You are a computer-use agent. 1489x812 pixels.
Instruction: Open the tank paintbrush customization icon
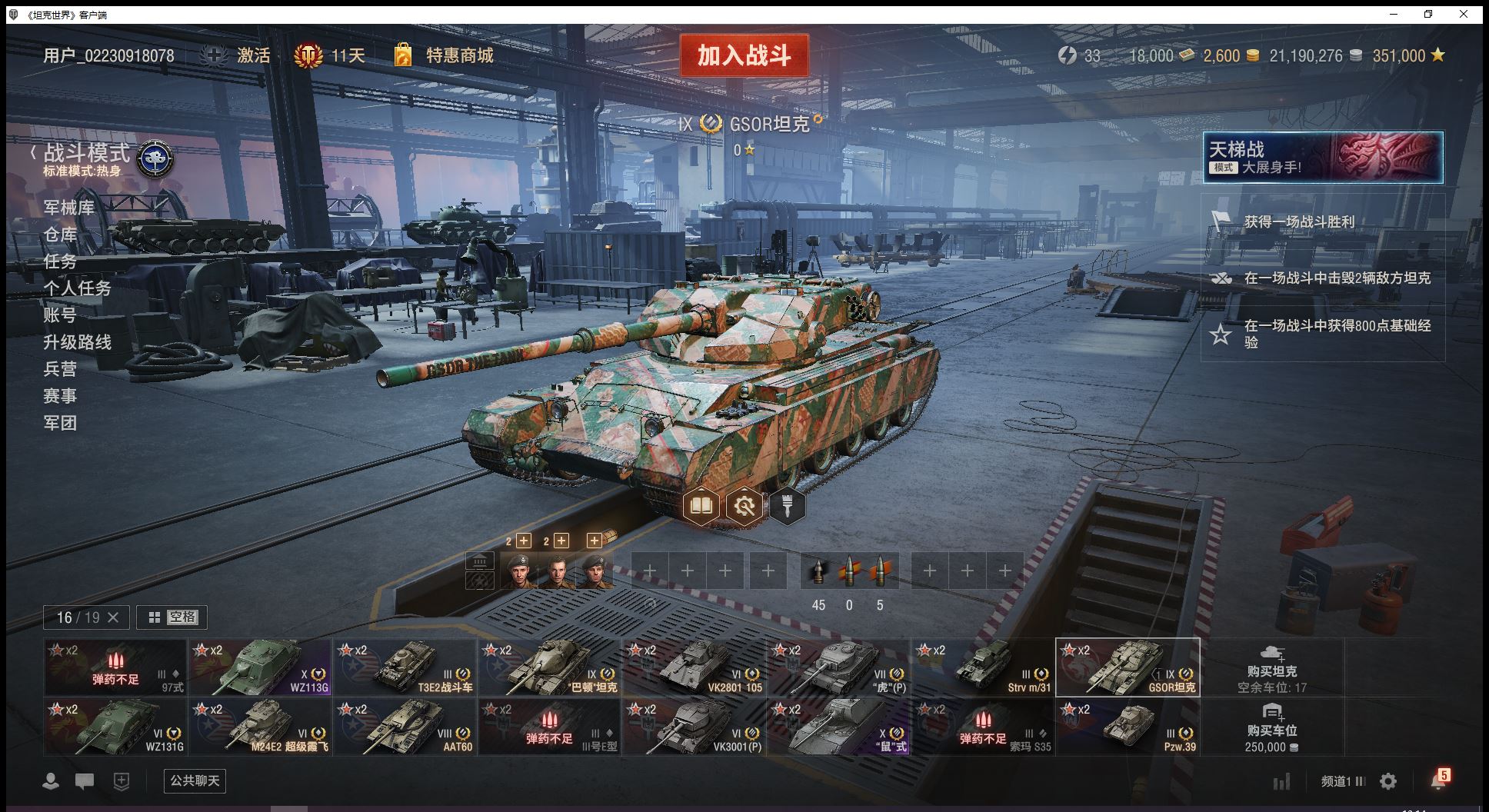[x=787, y=506]
